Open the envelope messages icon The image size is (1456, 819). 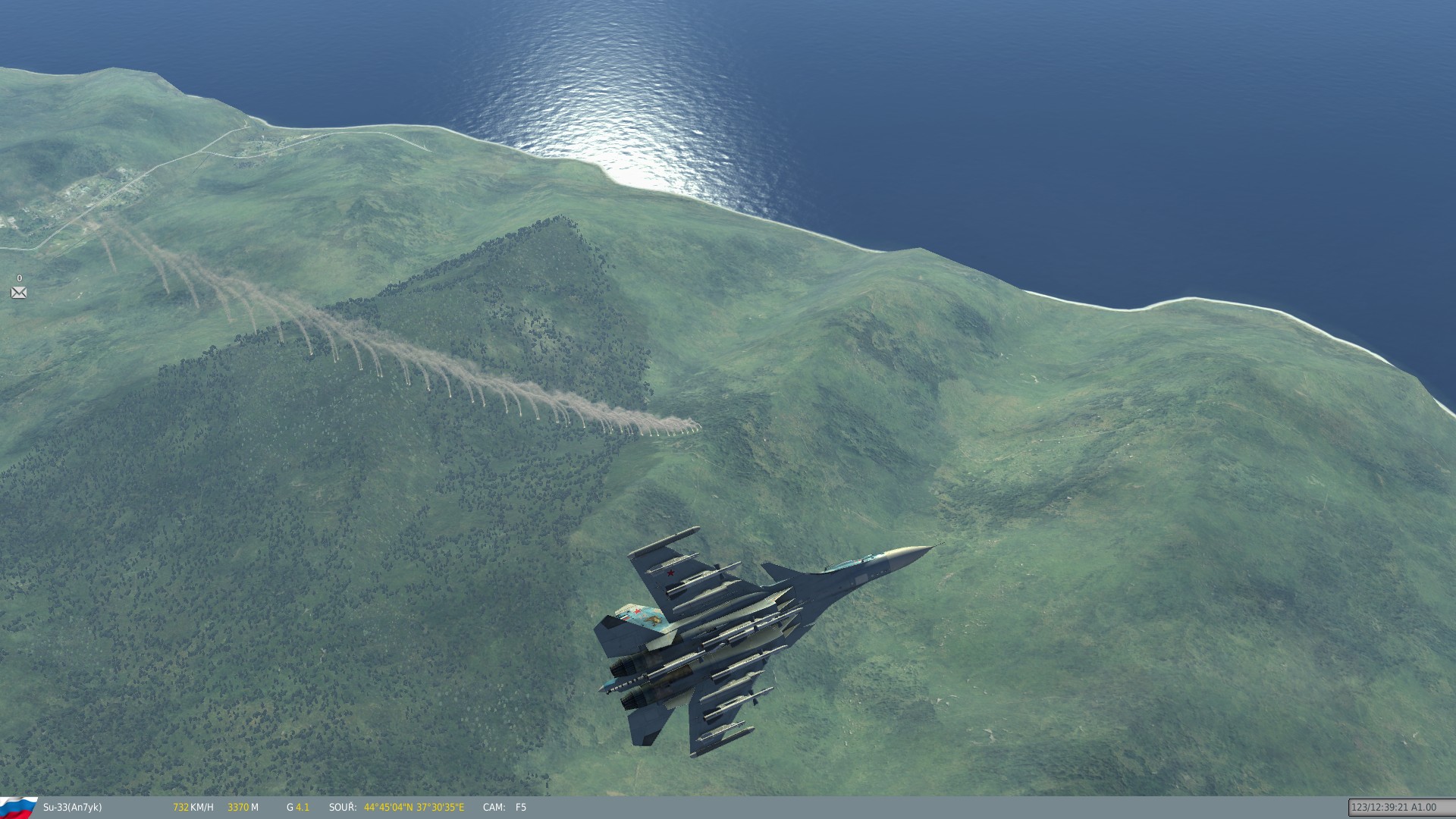(x=19, y=293)
